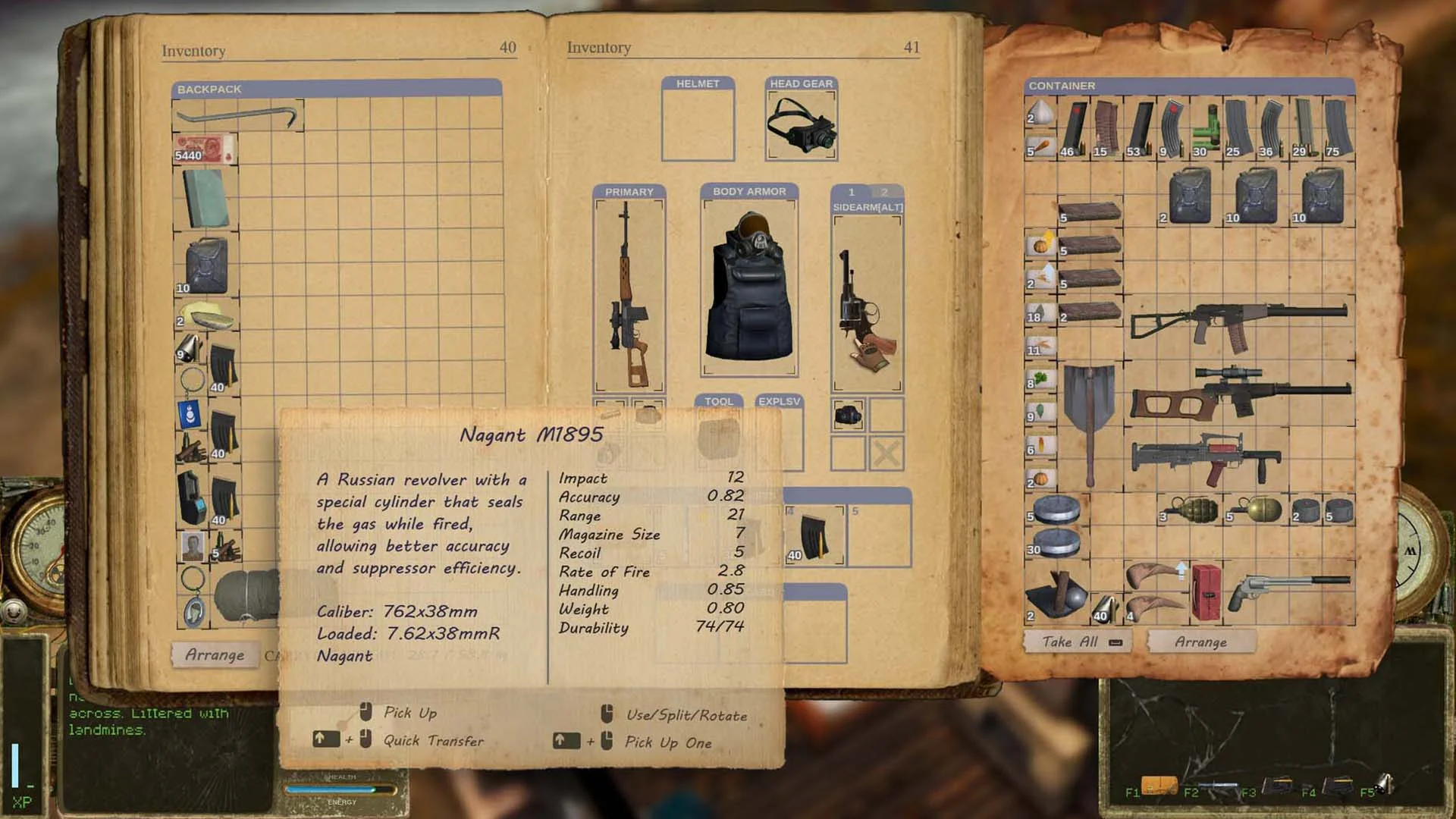Pick the shovel from the container
The height and width of the screenshot is (819, 1456).
pos(1089,417)
